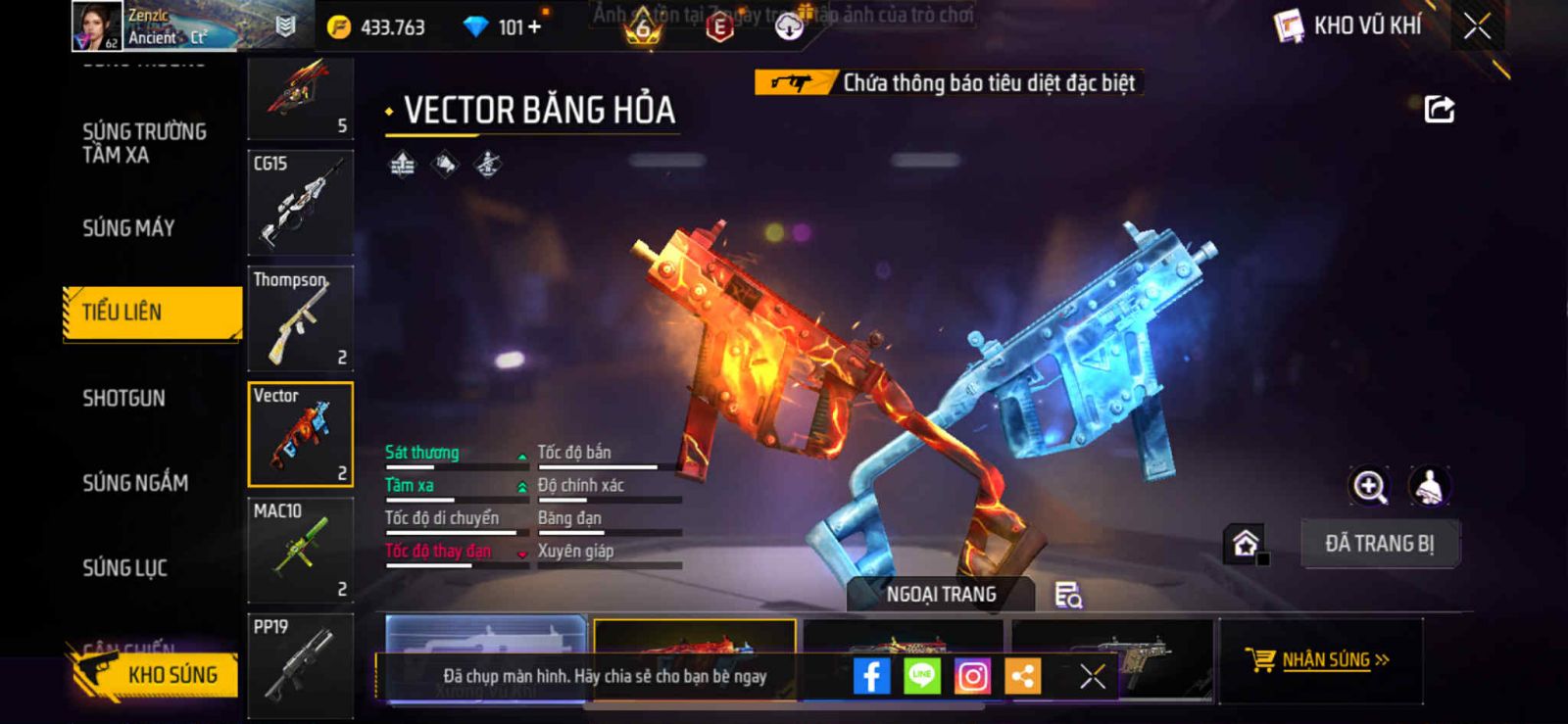Select the MAC10 weapon tile
The height and width of the screenshot is (724, 1568).
point(300,550)
